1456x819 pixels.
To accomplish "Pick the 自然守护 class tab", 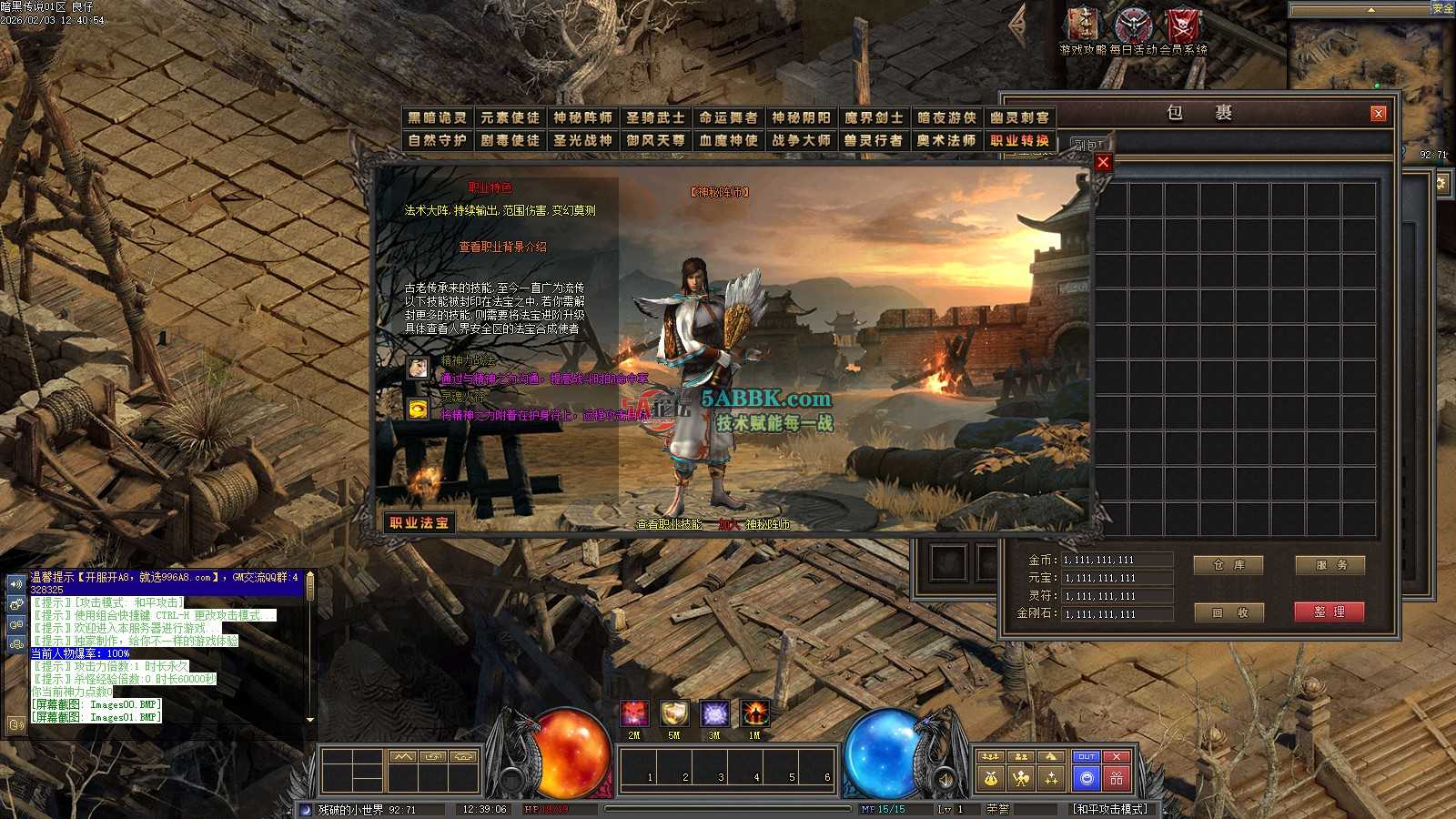I will tap(437, 140).
